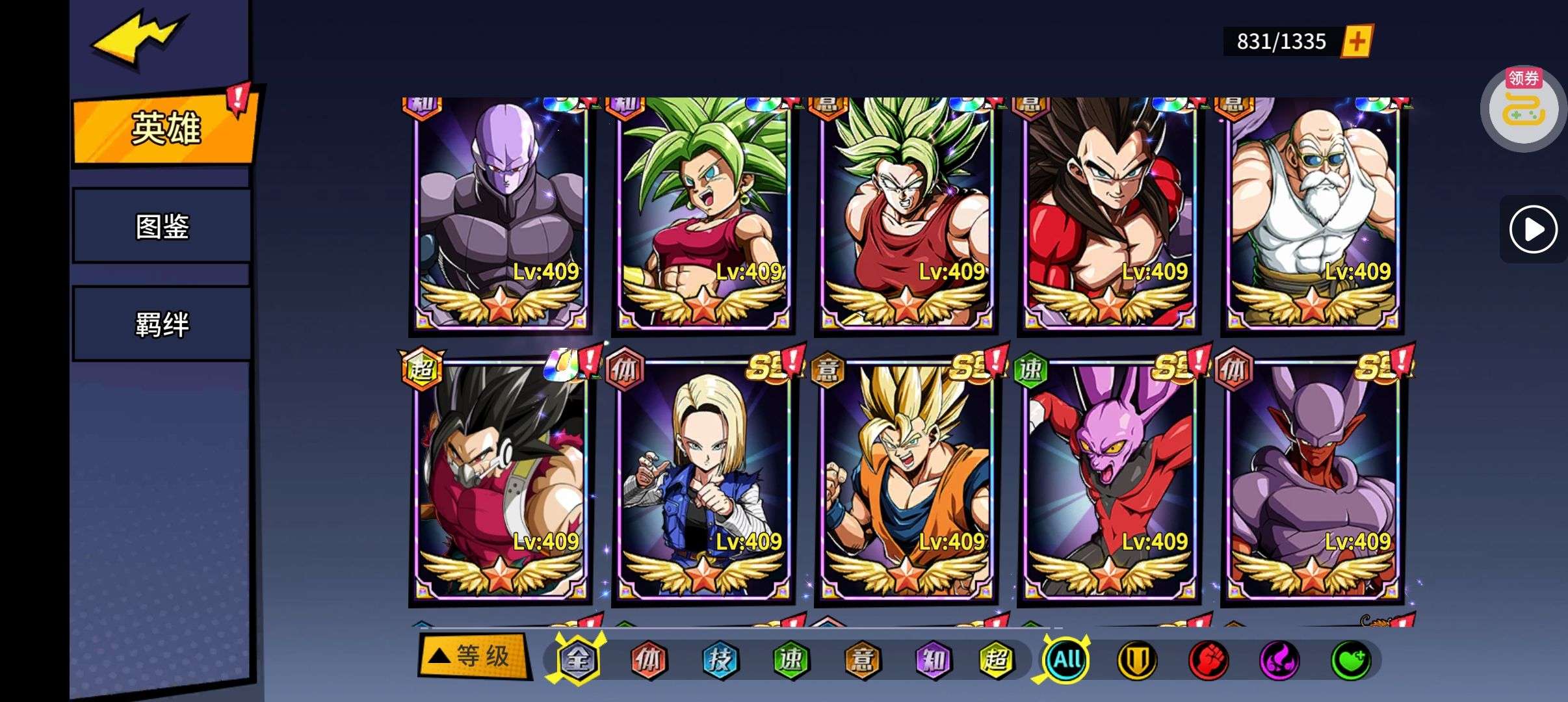Image resolution: width=1568 pixels, height=702 pixels.
Task: Filter heroes by 超 type
Action: click(996, 660)
